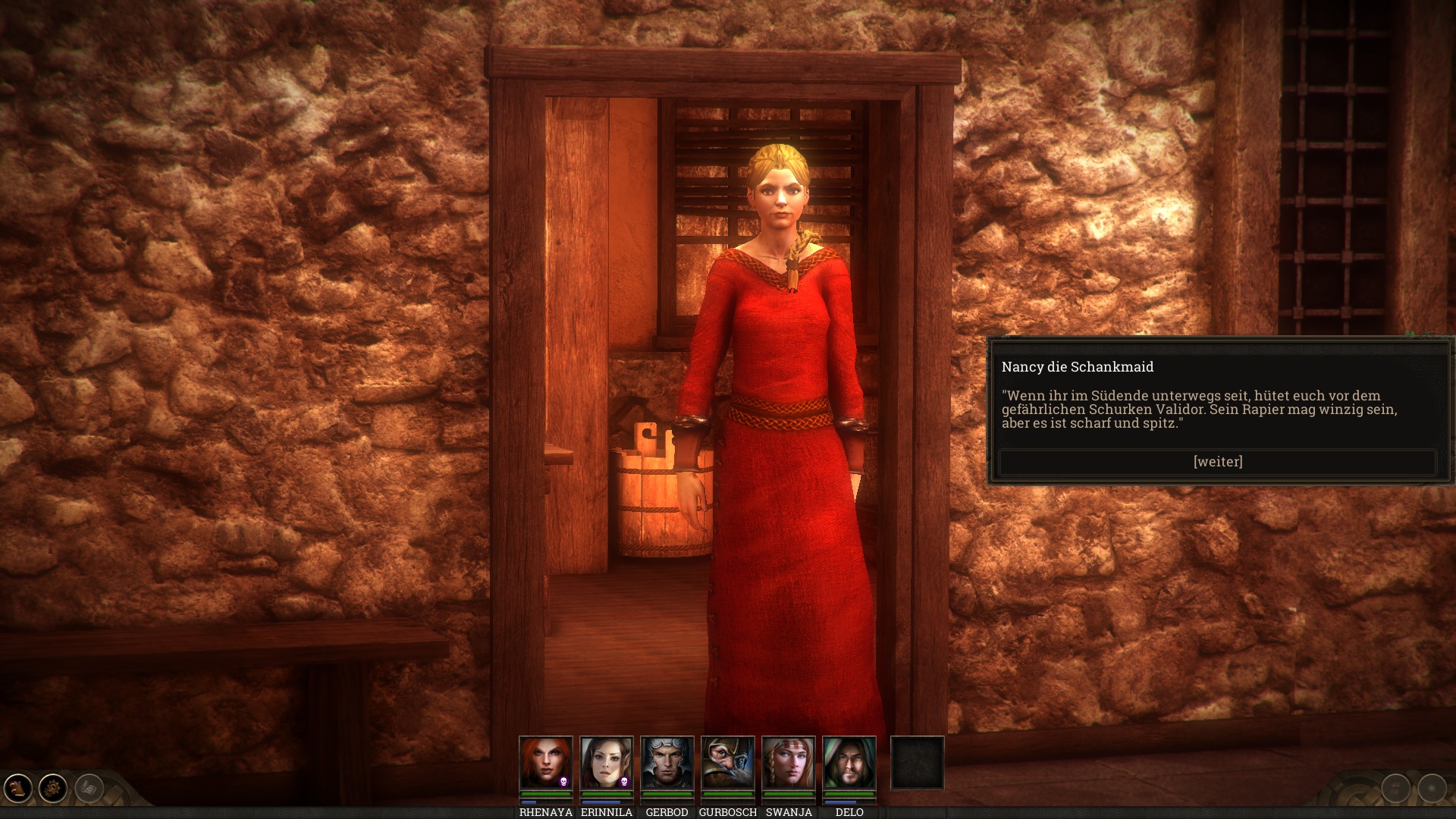Click Delo's hooded portrait
This screenshot has height=819, width=1456.
849,763
